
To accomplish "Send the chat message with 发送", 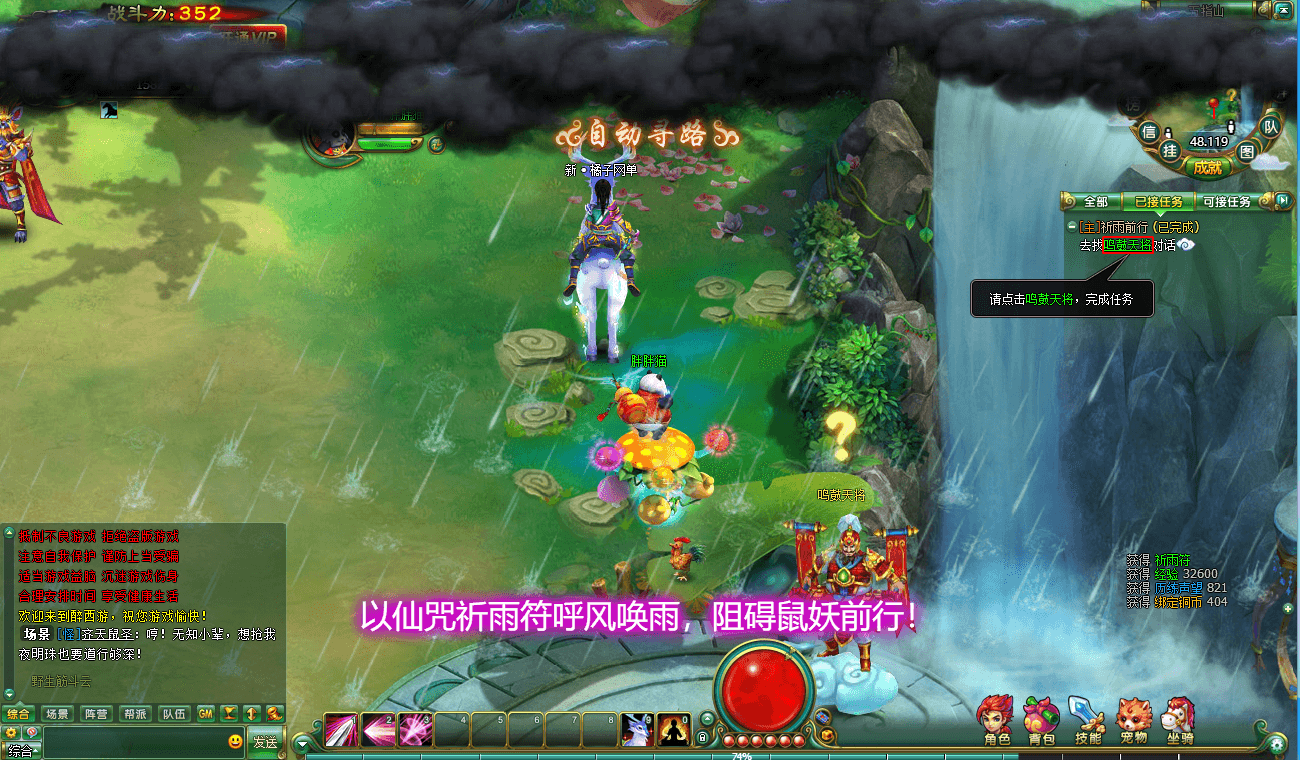I will (x=265, y=742).
